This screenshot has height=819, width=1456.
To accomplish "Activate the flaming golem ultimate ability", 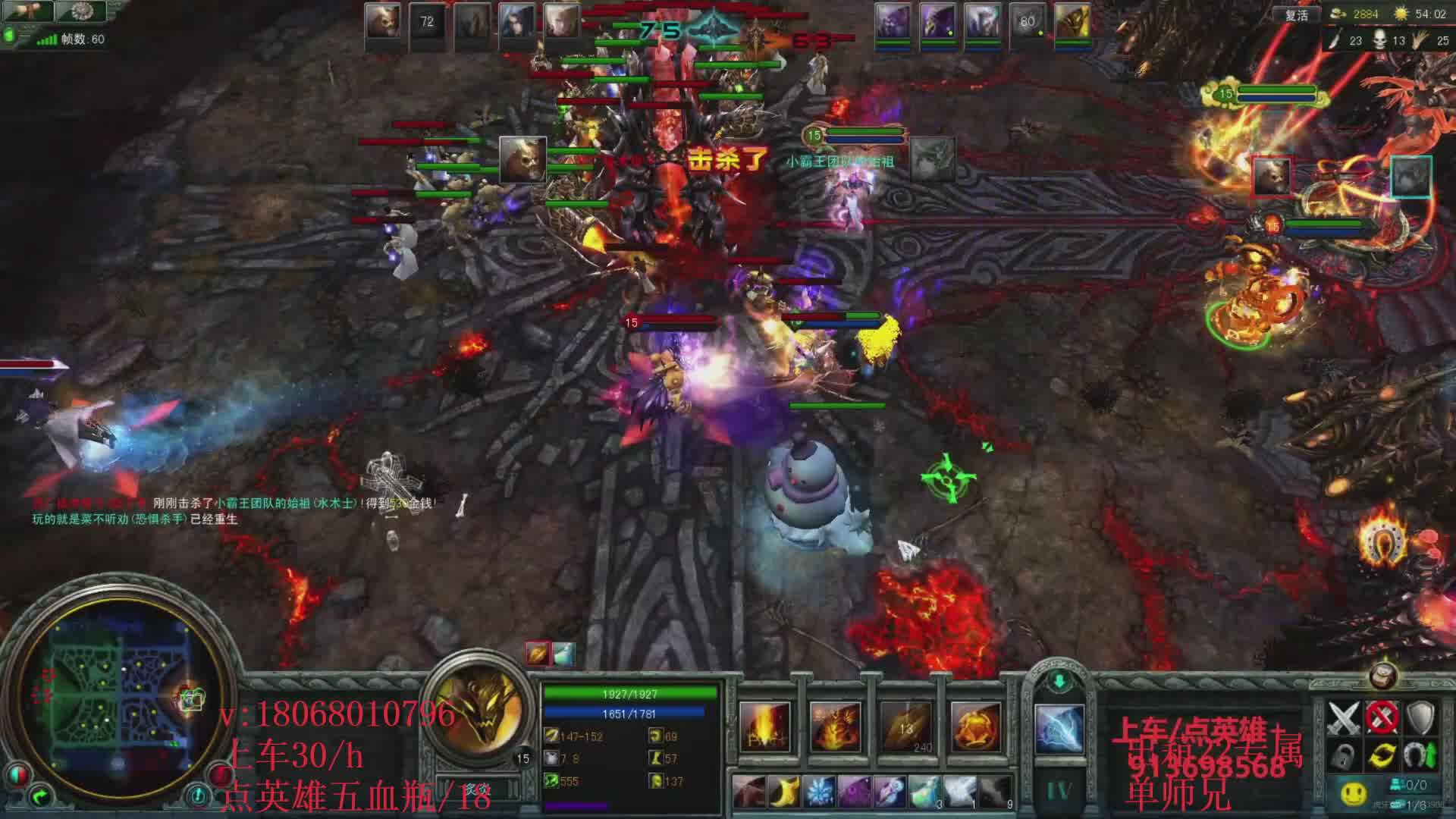I will tap(976, 726).
